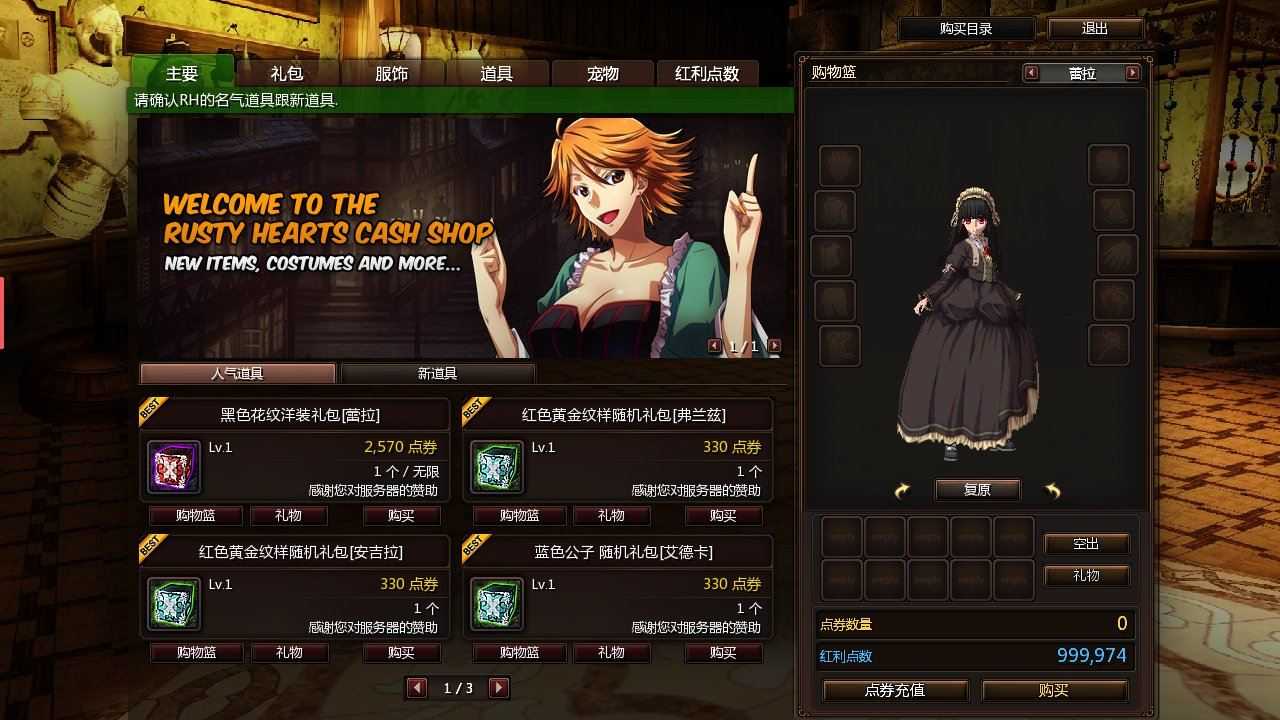Image resolution: width=1280 pixels, height=720 pixels.
Task: Open the item icon for 黑色花纹洋装礼包
Action: pos(172,466)
